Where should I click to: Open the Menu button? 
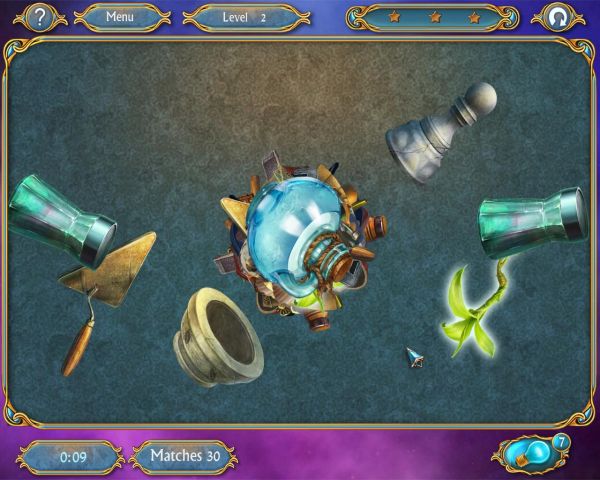[120, 17]
